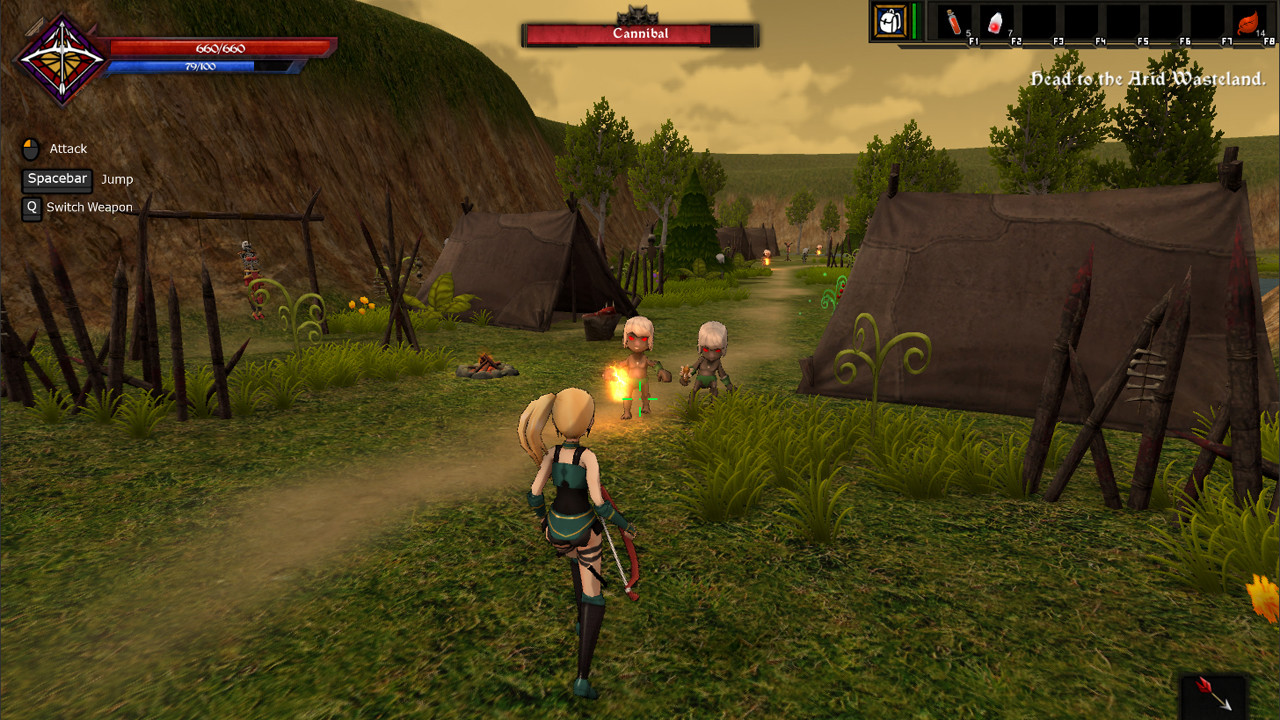The image size is (1280, 720).
Task: Click the Spacebar key binding label
Action: click(x=56, y=179)
